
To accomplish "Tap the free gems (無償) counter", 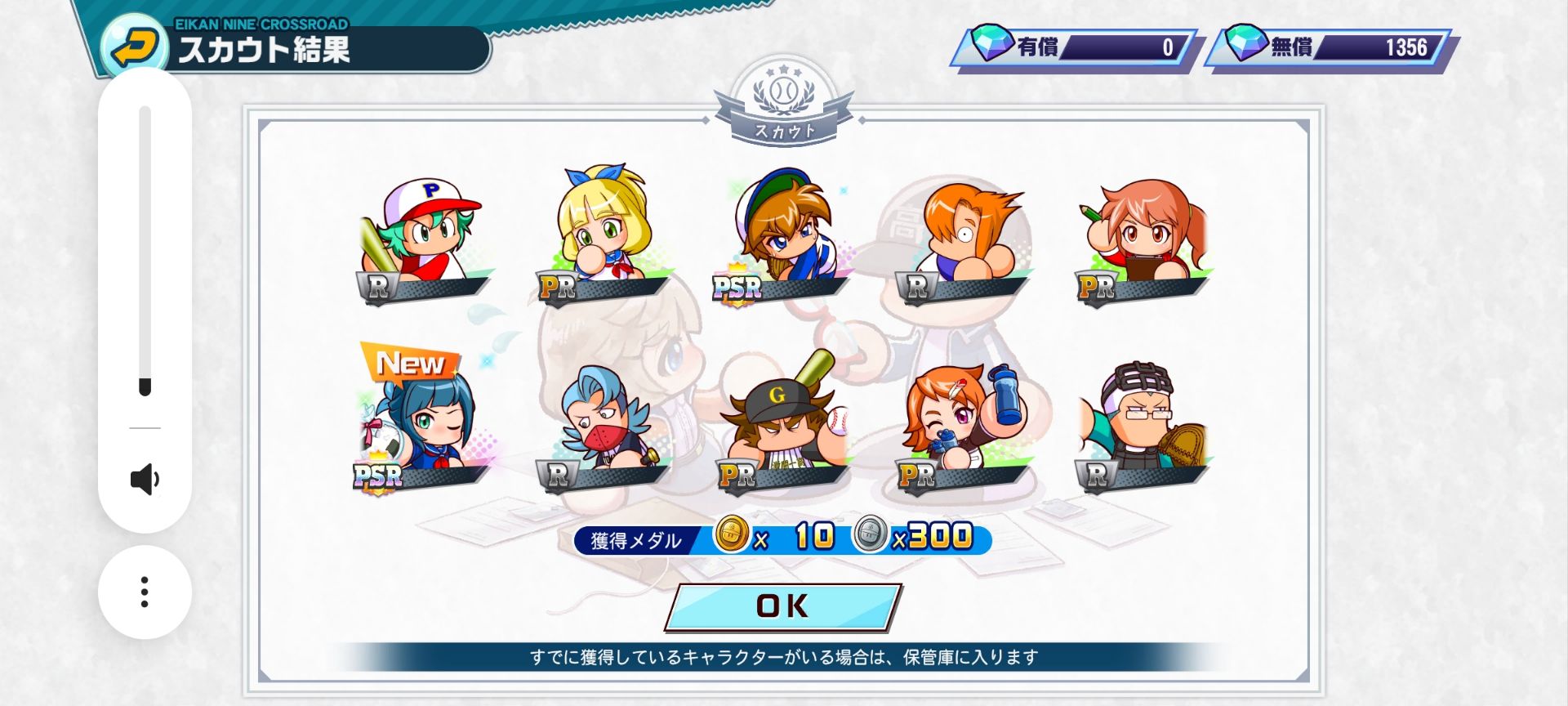I will click(x=1331, y=47).
